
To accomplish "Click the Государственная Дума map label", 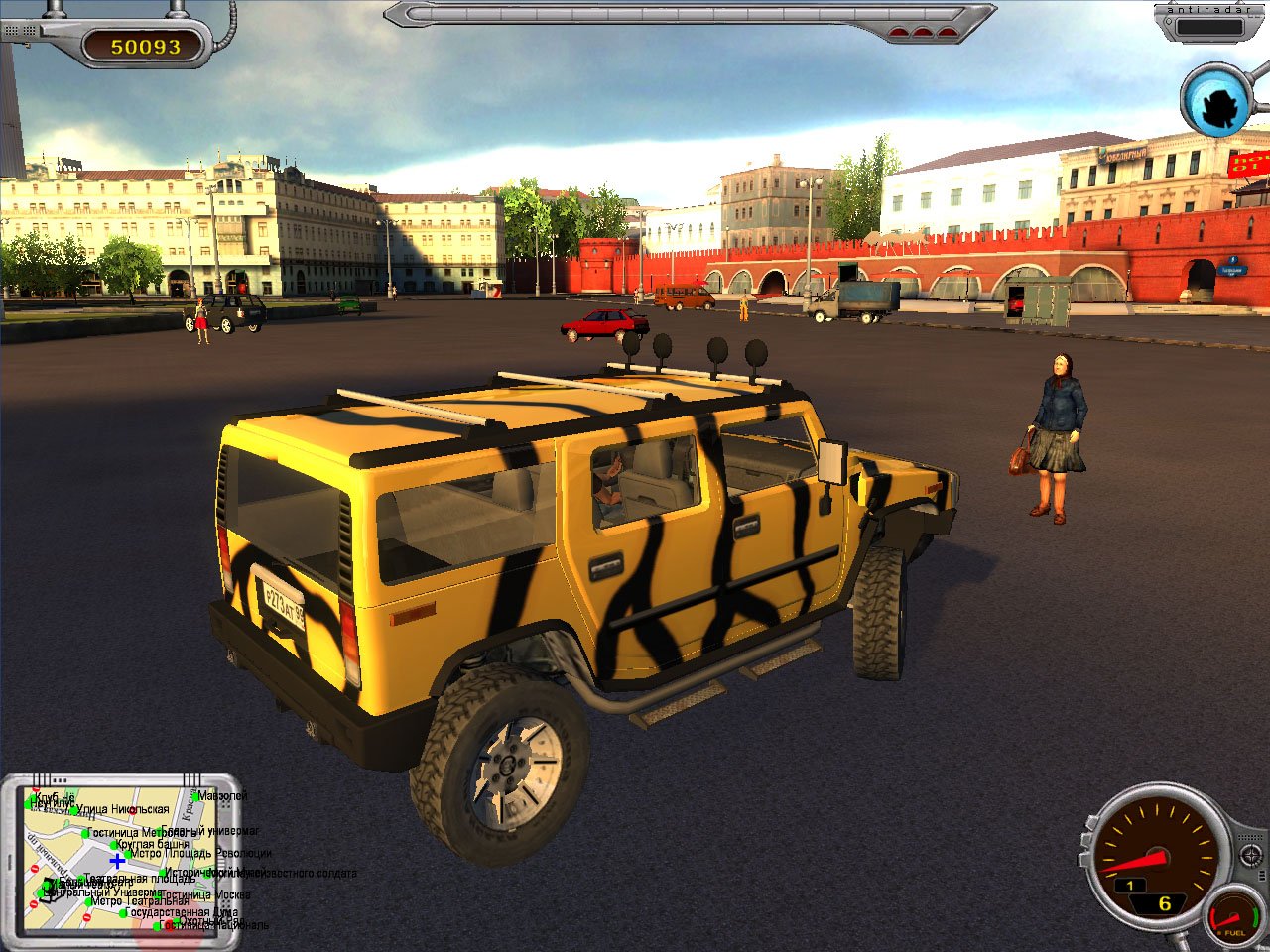I will click(182, 911).
